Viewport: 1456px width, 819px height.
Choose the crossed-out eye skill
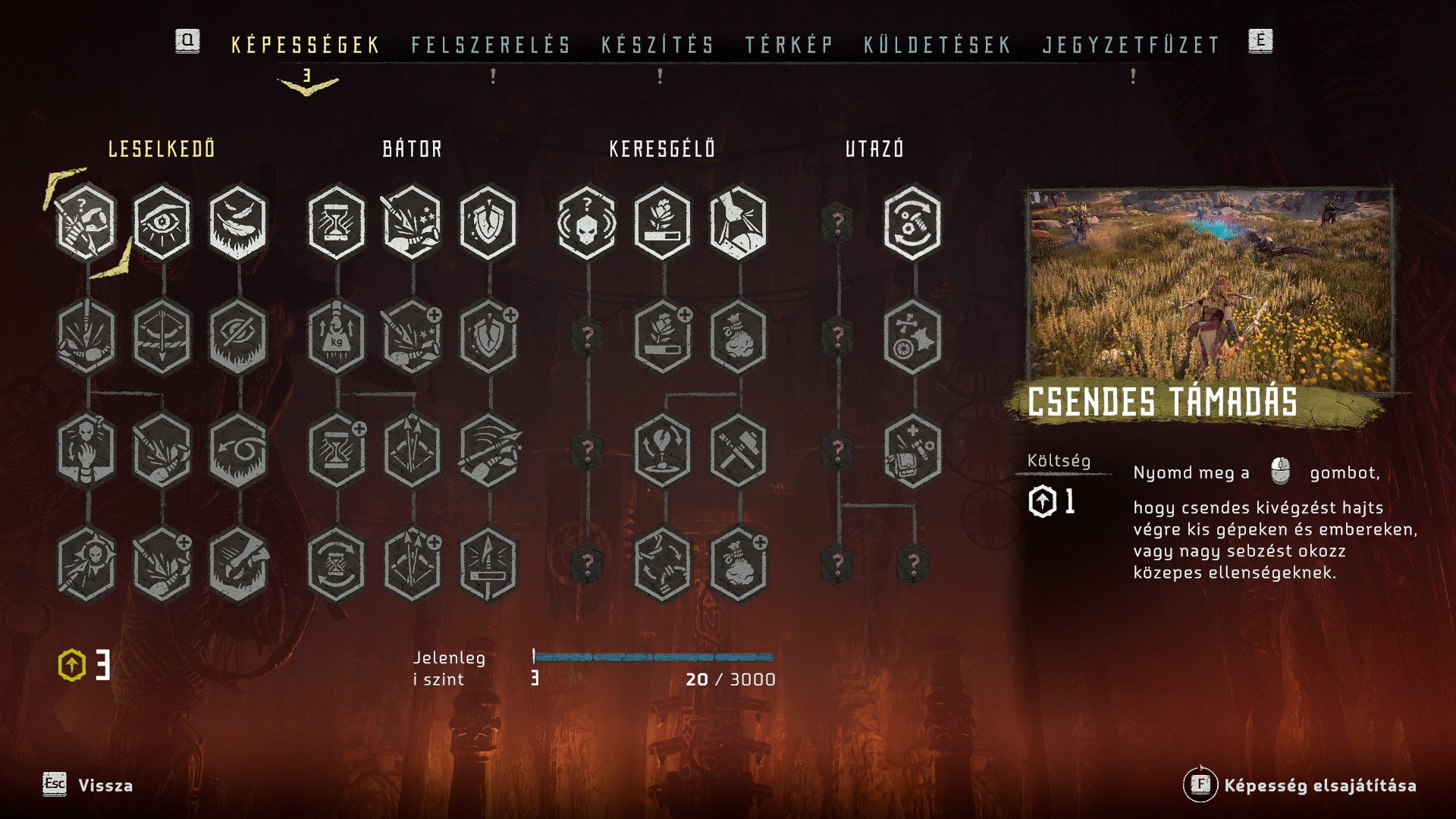pos(238,337)
